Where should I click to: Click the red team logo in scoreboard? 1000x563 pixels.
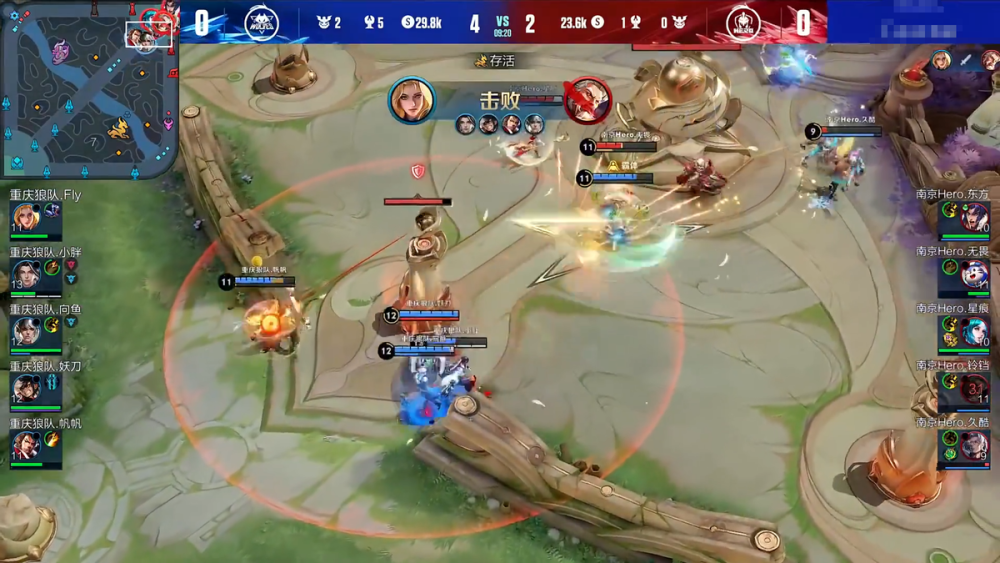742,22
